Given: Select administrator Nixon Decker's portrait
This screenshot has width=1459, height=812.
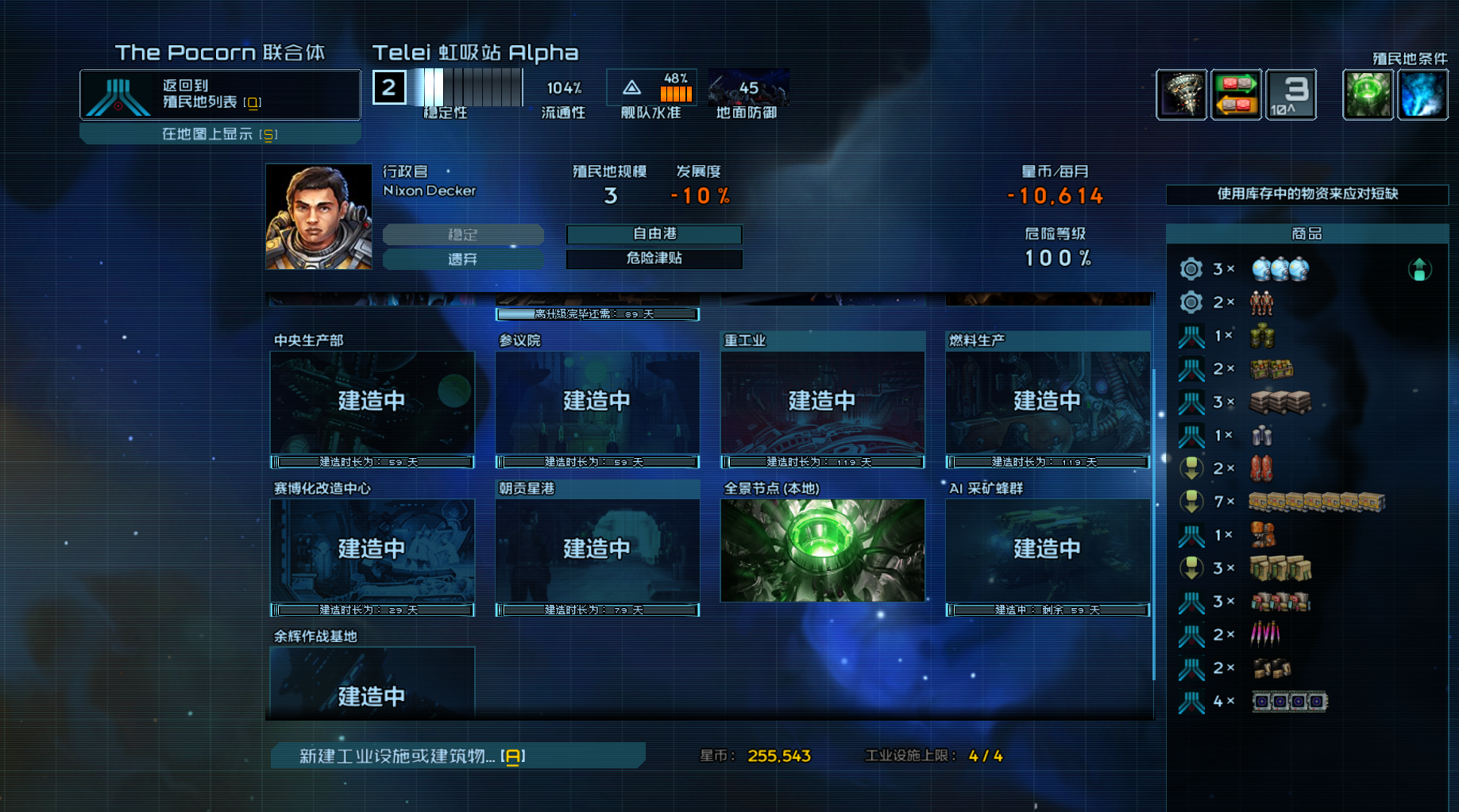Looking at the screenshot, I should [x=318, y=217].
